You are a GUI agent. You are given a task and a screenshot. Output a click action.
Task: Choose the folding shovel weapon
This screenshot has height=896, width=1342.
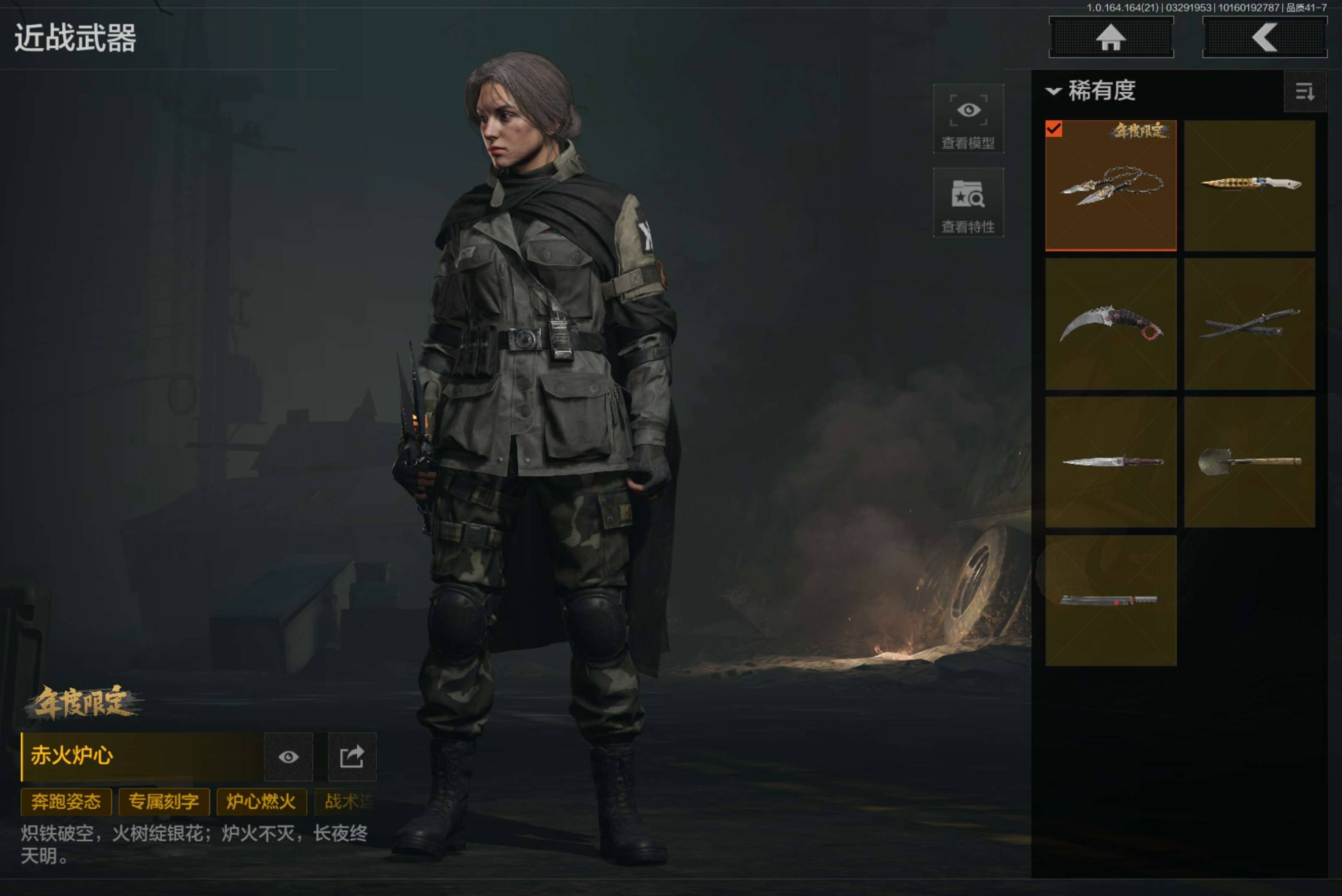coord(1249,462)
